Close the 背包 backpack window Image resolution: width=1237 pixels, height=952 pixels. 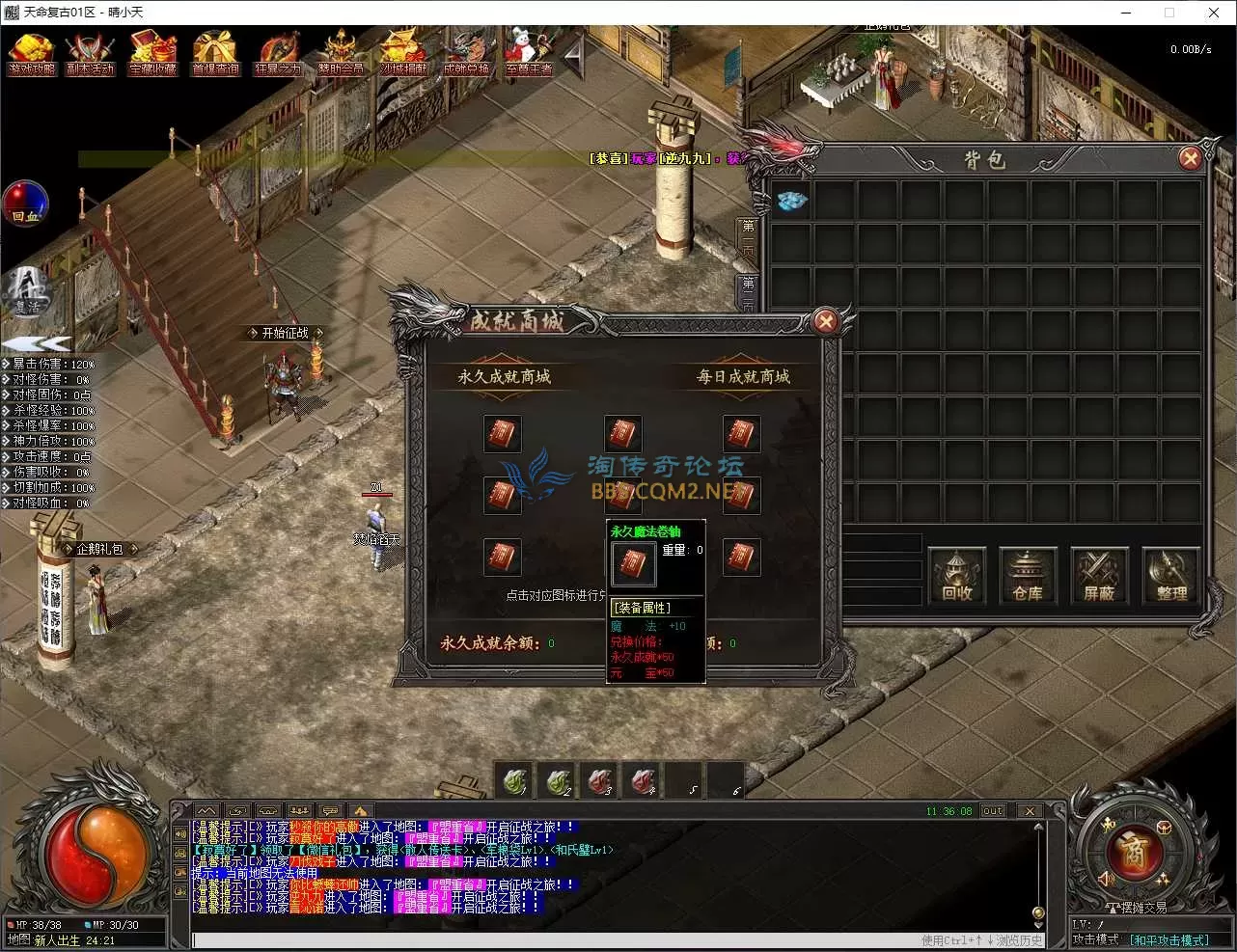click(1190, 158)
